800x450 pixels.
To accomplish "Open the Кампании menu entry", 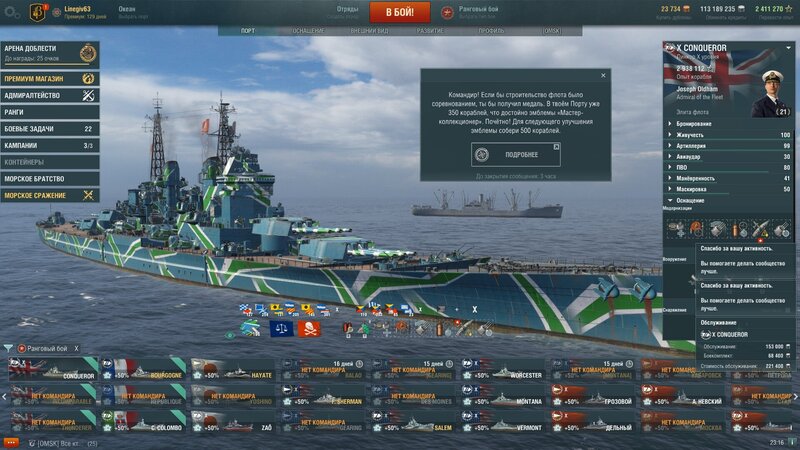I will click(x=49, y=145).
